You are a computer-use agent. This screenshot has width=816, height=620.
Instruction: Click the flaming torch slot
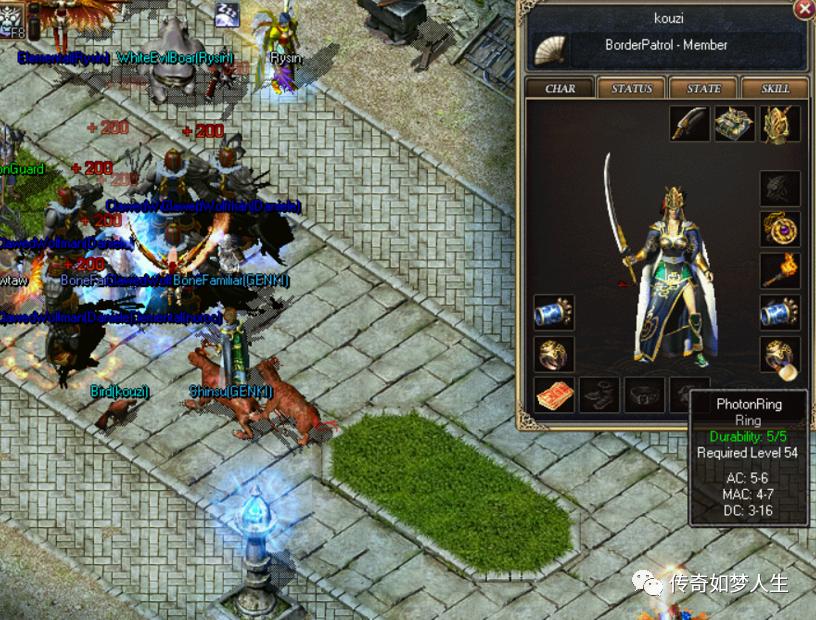[x=780, y=271]
